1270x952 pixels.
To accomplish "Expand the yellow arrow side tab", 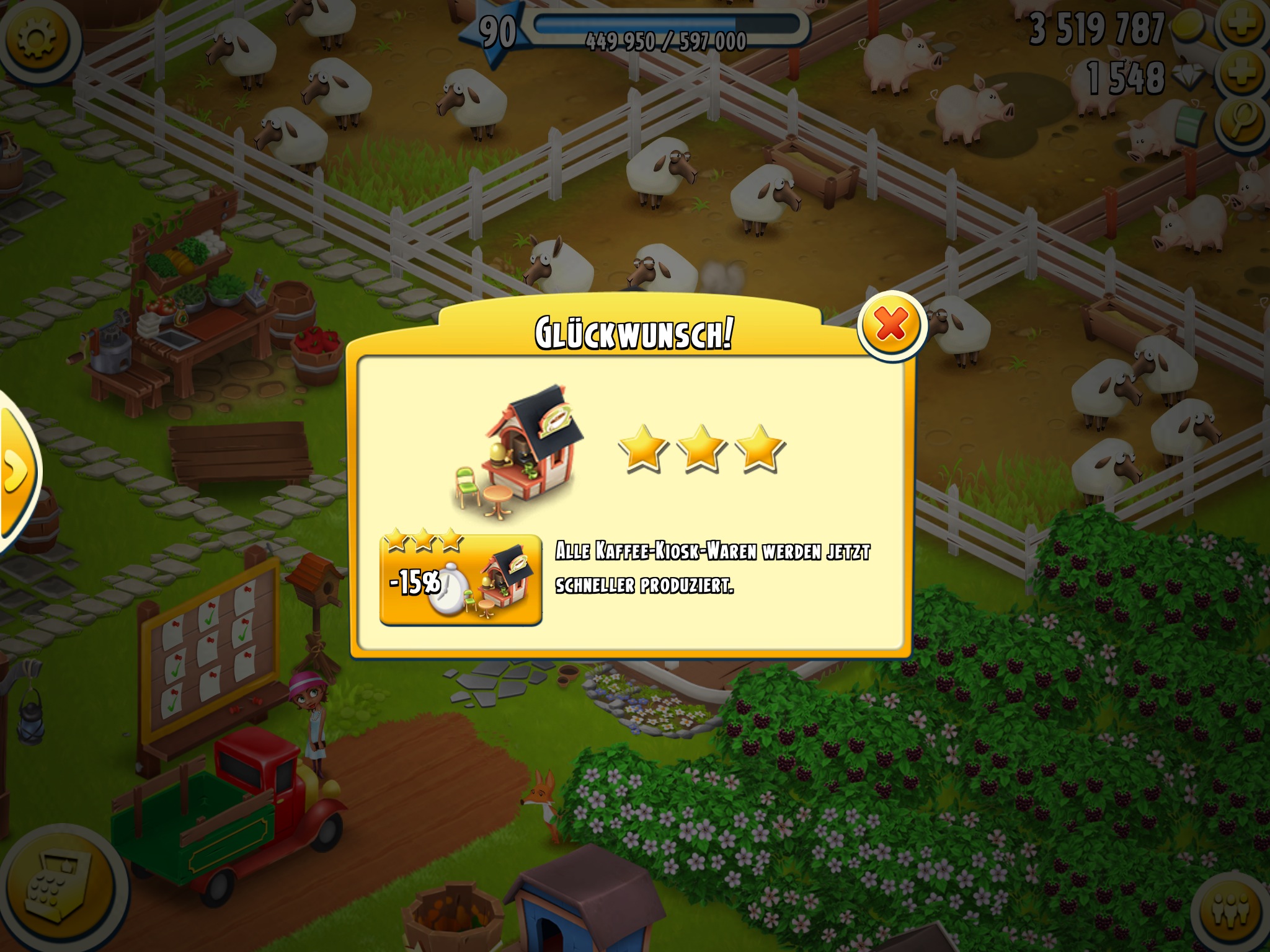I will coord(15,471).
